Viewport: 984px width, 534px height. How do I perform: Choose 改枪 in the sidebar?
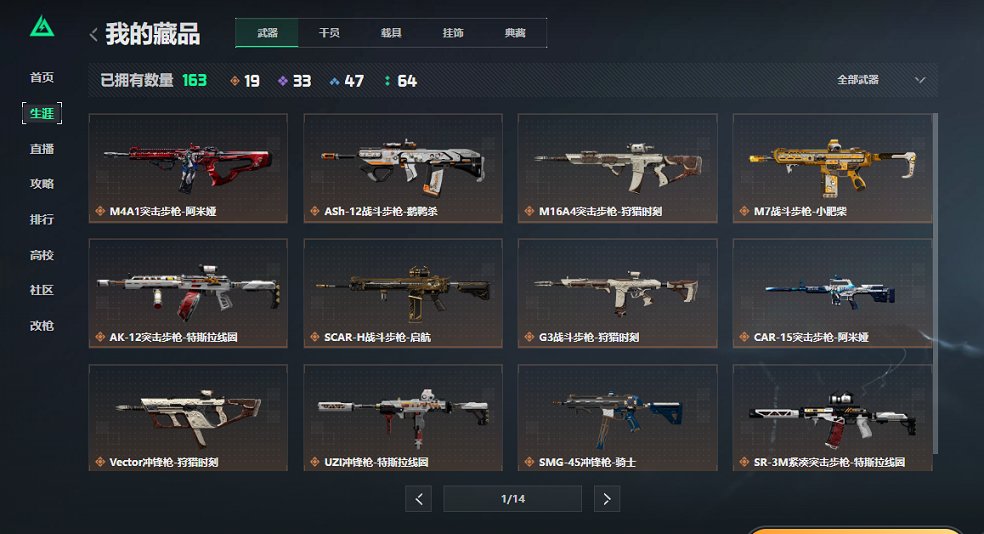(42, 326)
